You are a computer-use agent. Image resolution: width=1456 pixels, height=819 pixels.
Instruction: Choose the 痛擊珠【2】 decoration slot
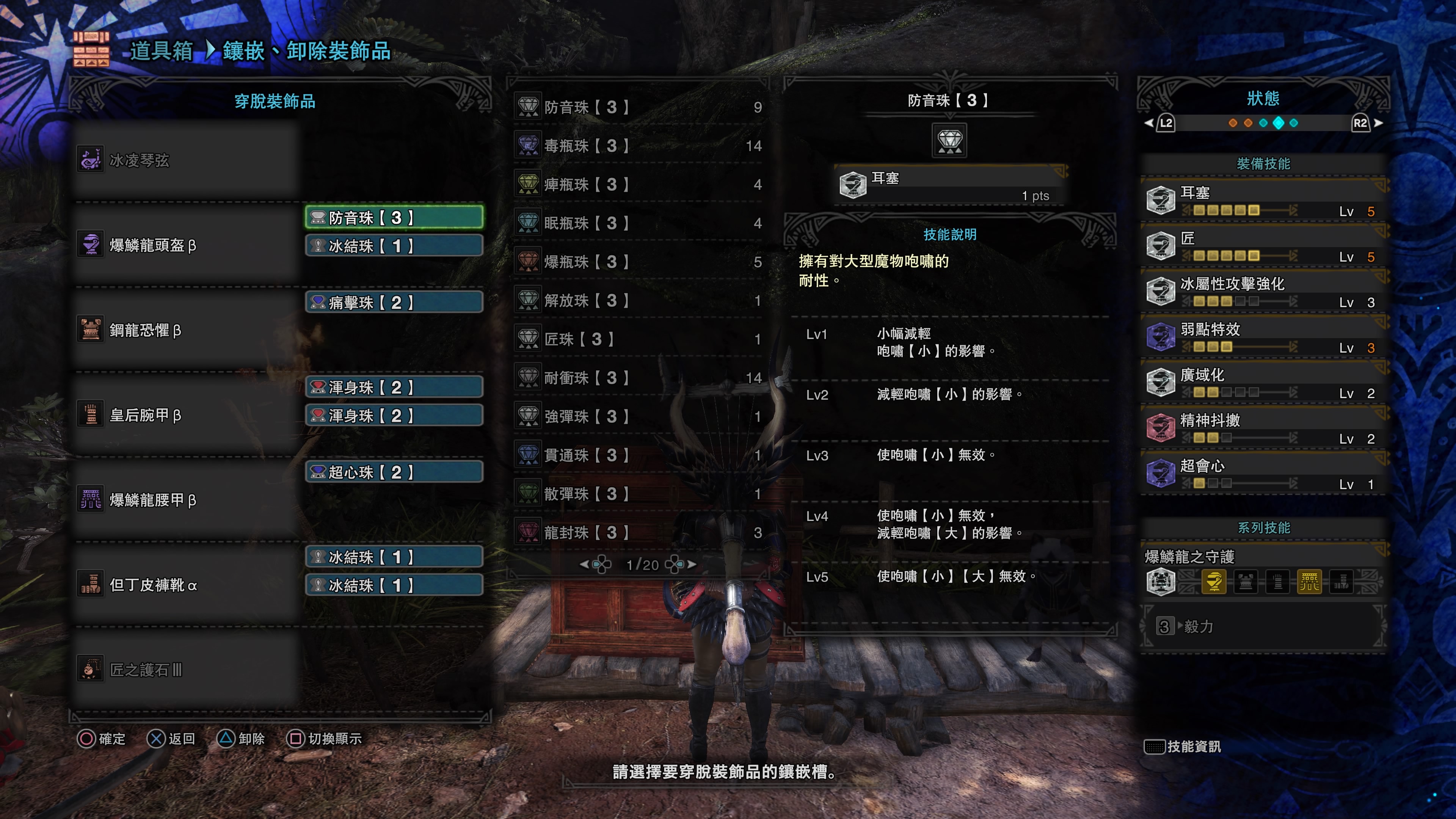(394, 303)
